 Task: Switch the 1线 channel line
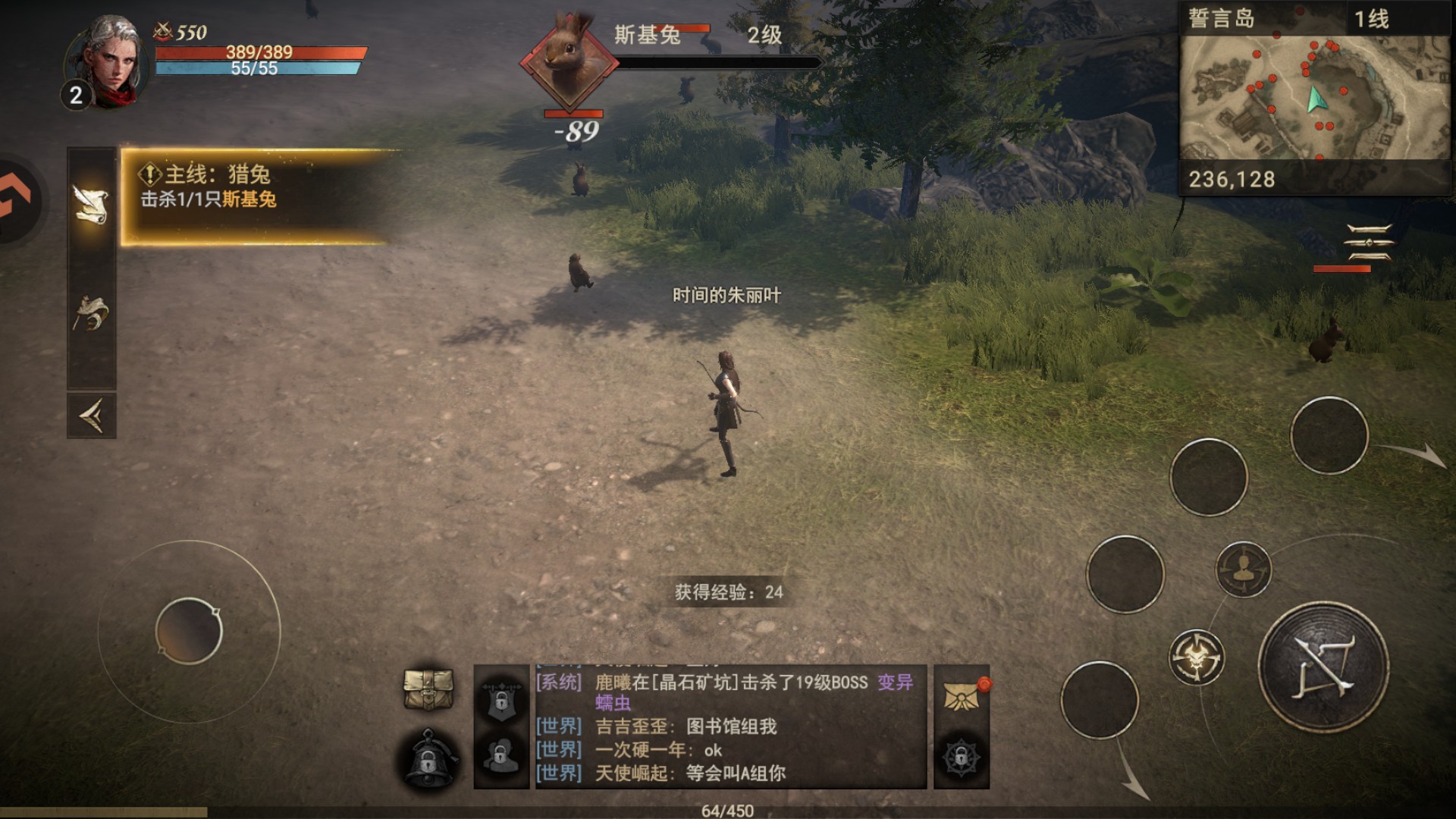pyautogui.click(x=1371, y=18)
